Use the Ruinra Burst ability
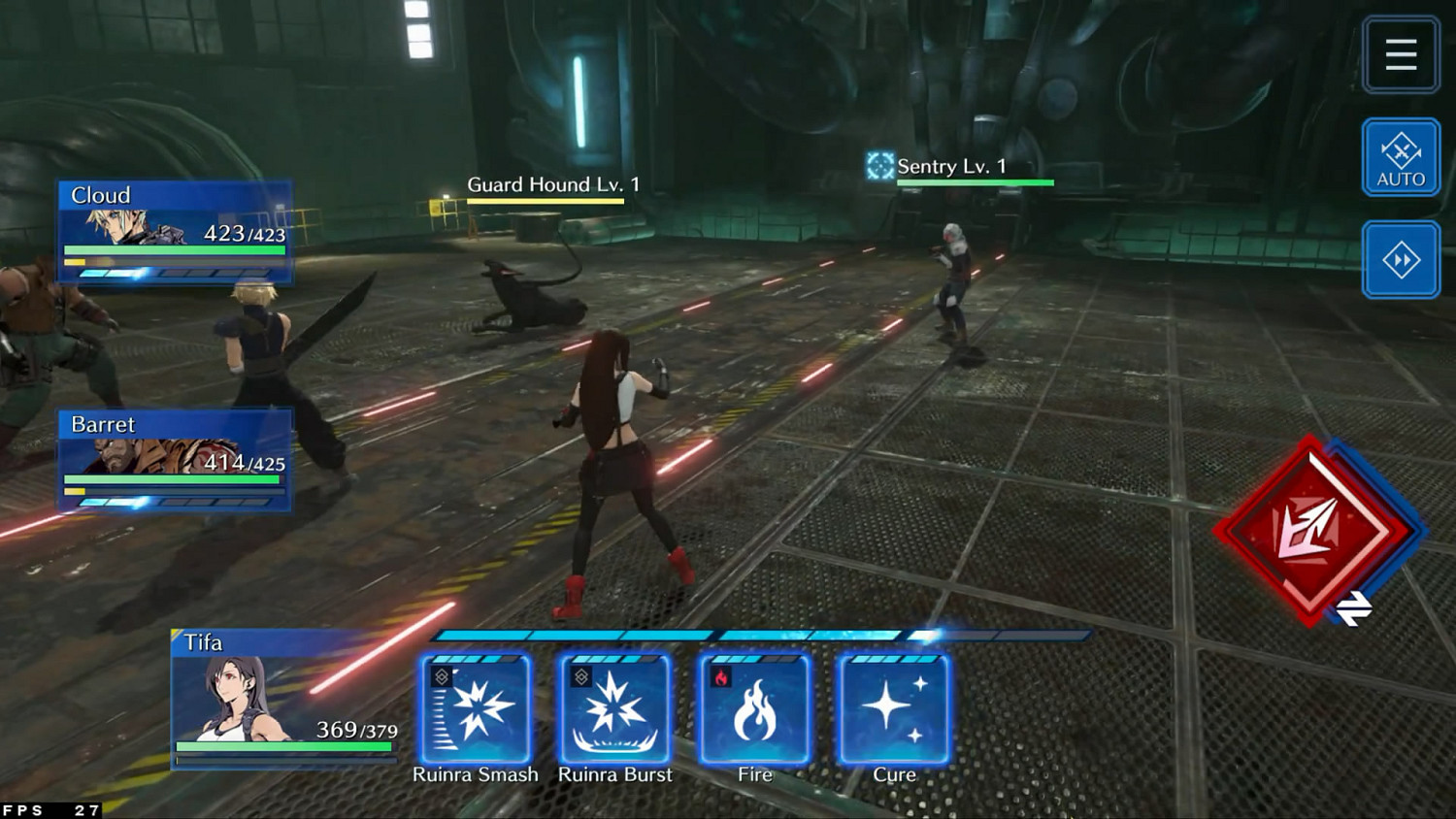Image resolution: width=1456 pixels, height=819 pixels. tap(615, 709)
